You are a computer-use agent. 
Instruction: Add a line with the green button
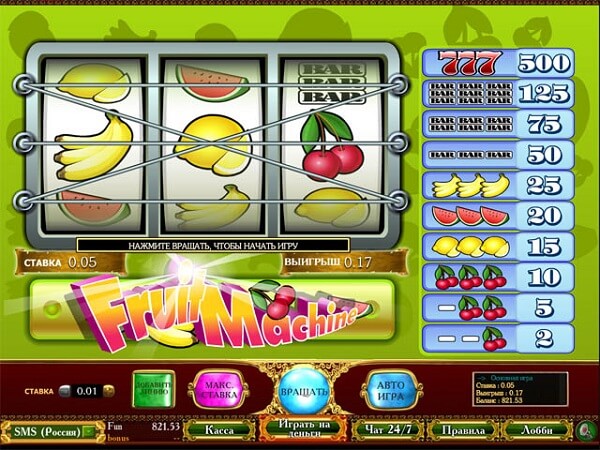[155, 388]
